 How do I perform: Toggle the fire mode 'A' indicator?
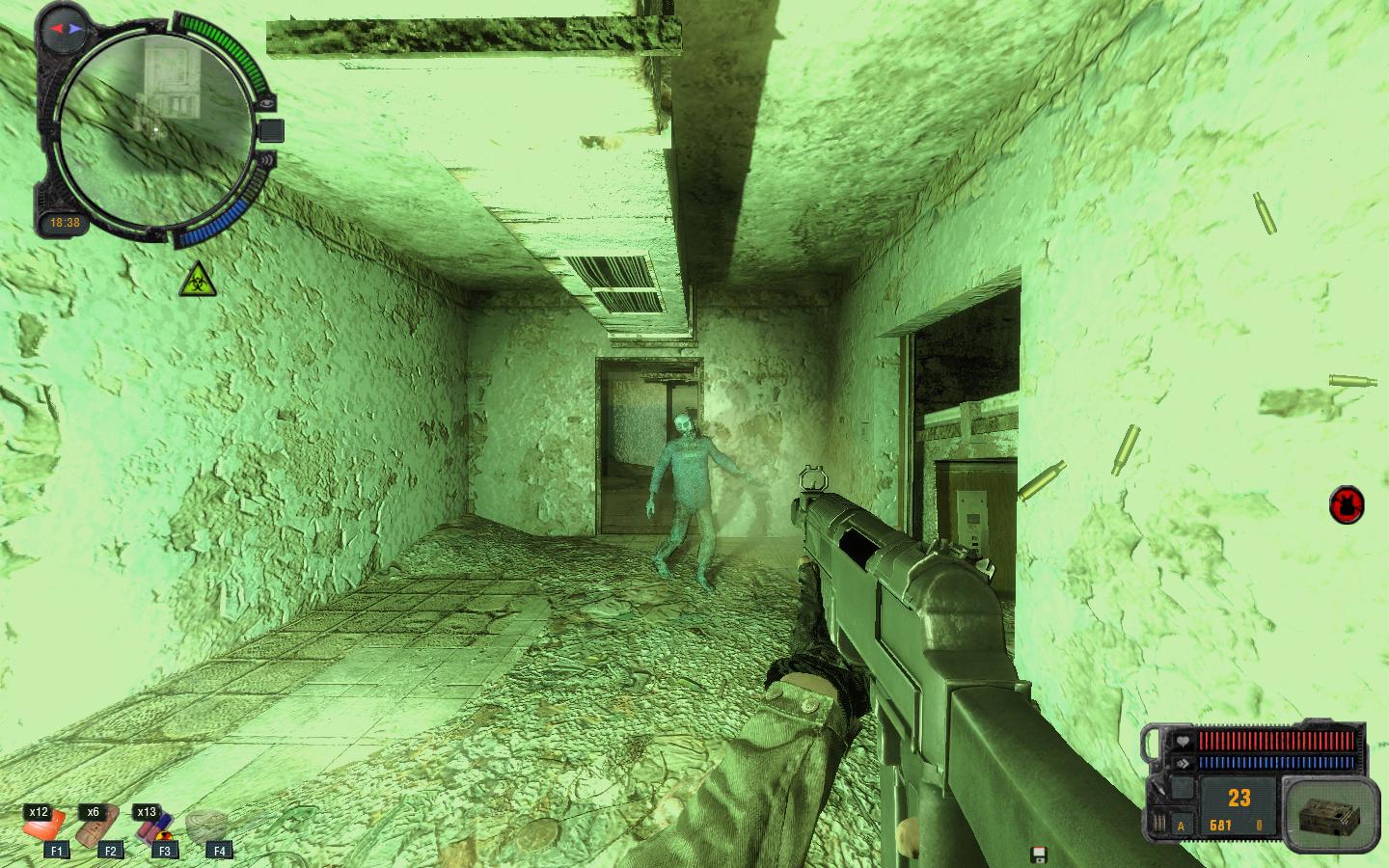tap(1182, 826)
